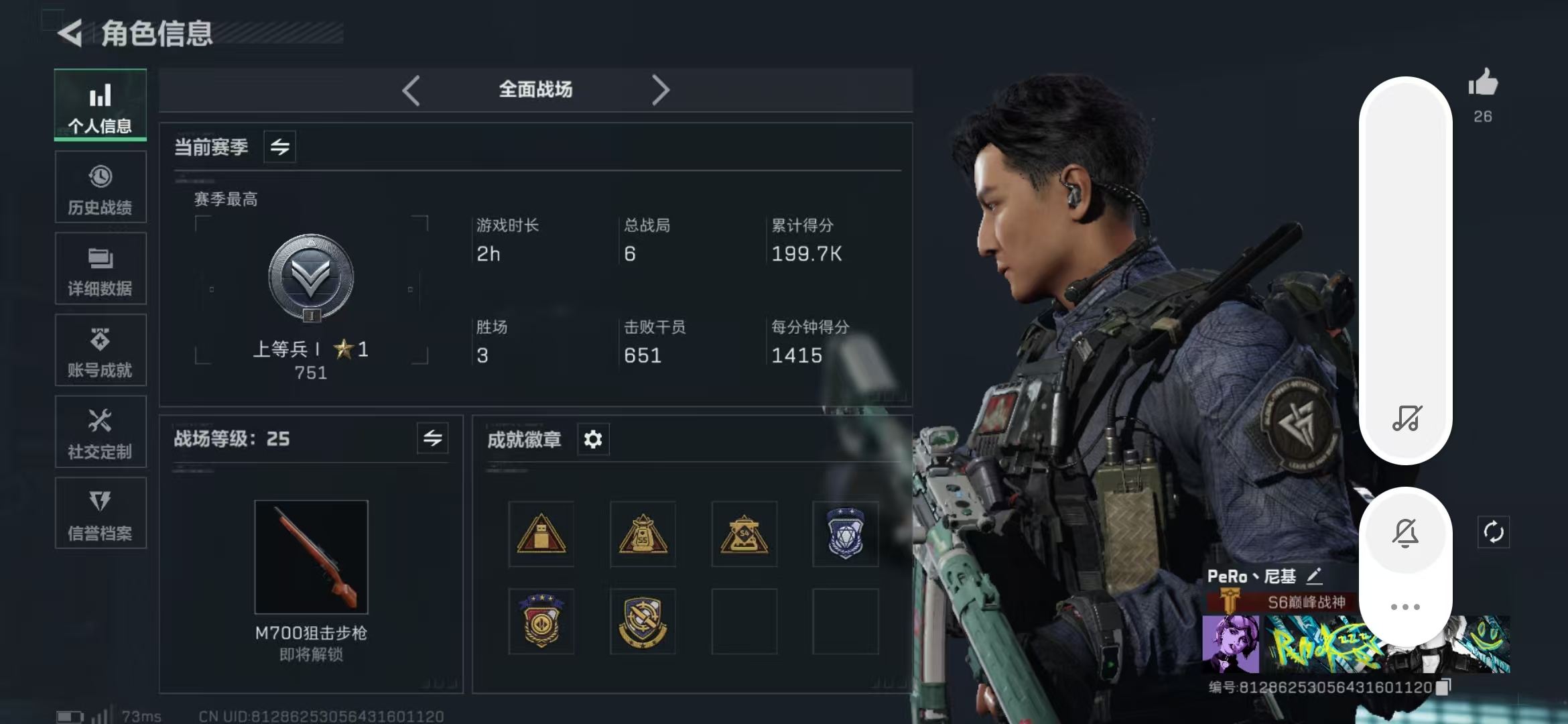Advance to the next mode with the right arrow
This screenshot has width=1568, height=724.
661,90
